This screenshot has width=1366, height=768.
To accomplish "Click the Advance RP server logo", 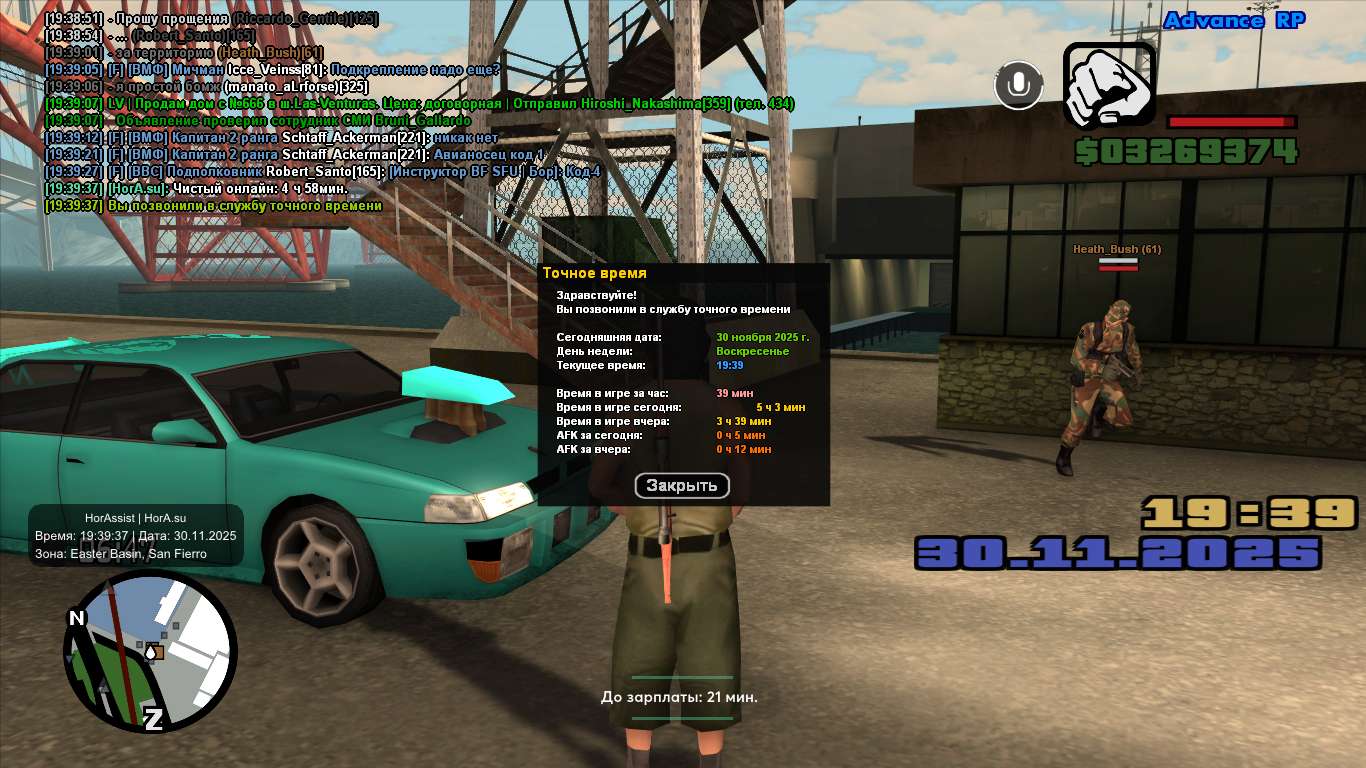I will click(x=1234, y=21).
